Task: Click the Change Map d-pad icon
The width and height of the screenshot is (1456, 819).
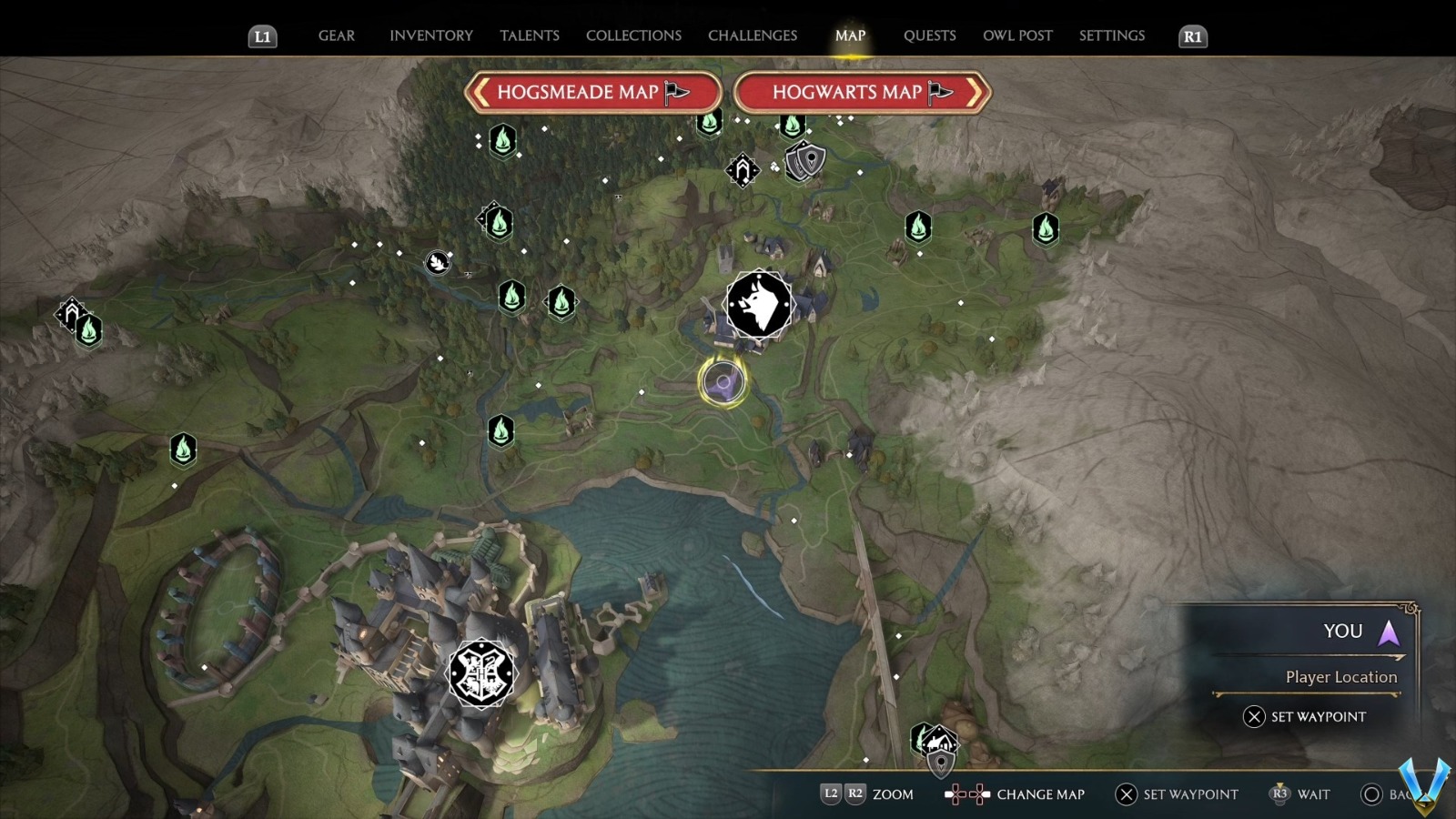Action: click(965, 794)
